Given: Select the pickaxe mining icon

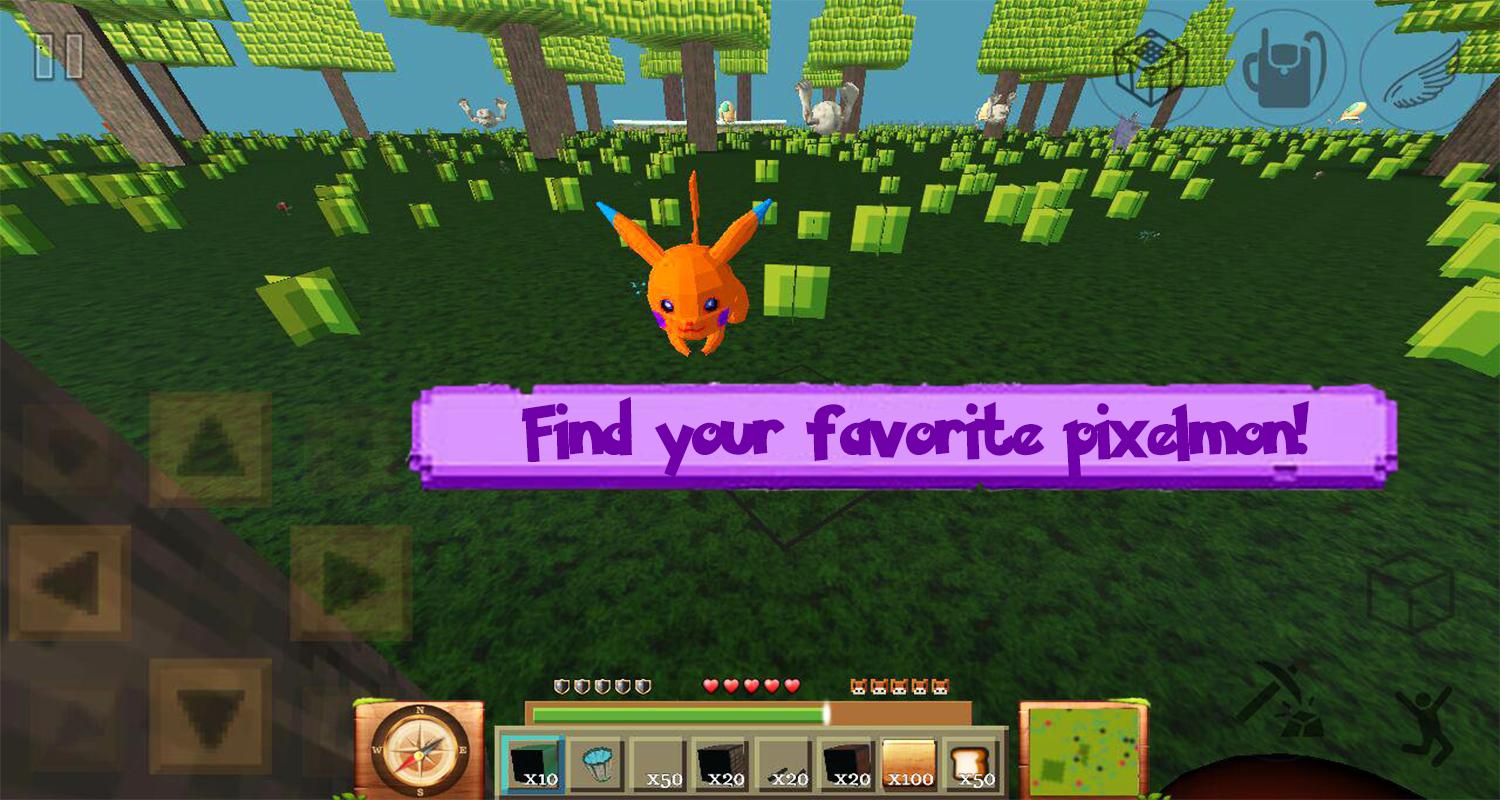Looking at the screenshot, I should click(1278, 700).
